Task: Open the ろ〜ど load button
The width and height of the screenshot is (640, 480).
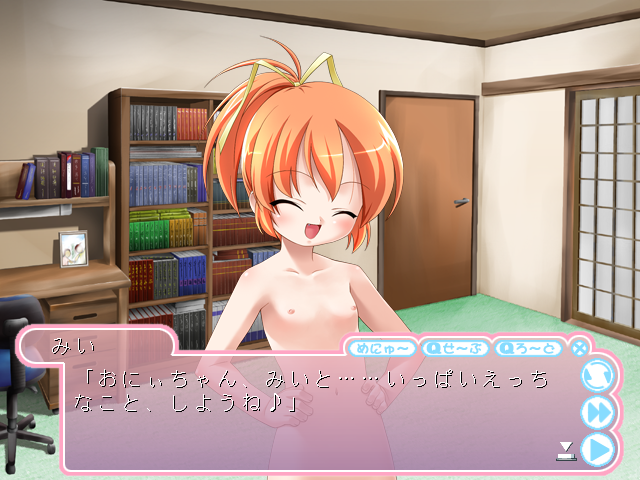Action: click(529, 348)
